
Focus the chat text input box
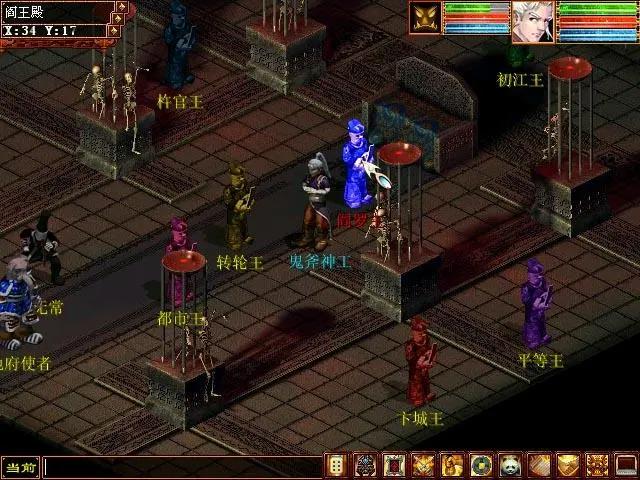point(180,467)
